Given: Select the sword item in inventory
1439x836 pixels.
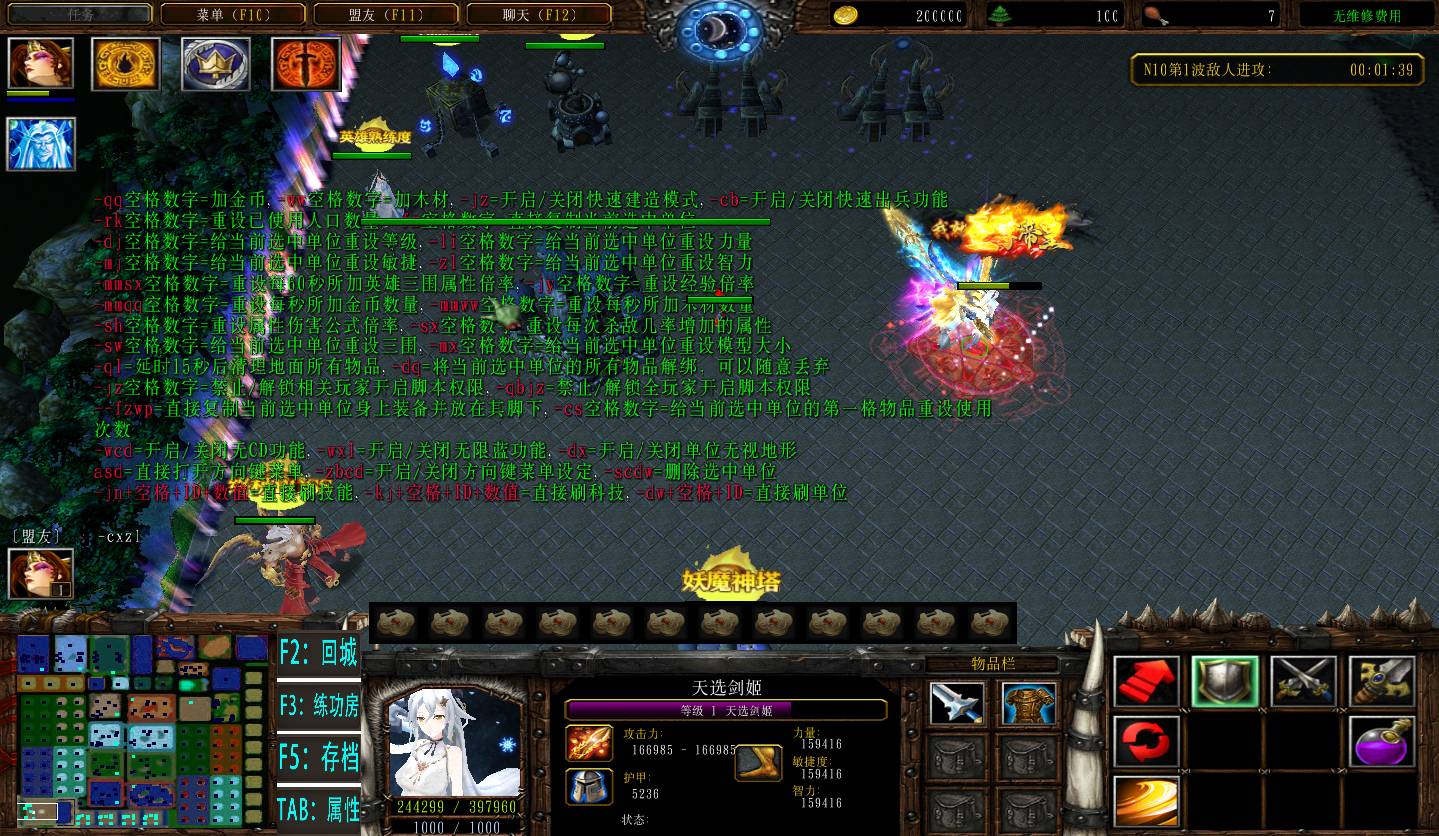Looking at the screenshot, I should point(956,704).
